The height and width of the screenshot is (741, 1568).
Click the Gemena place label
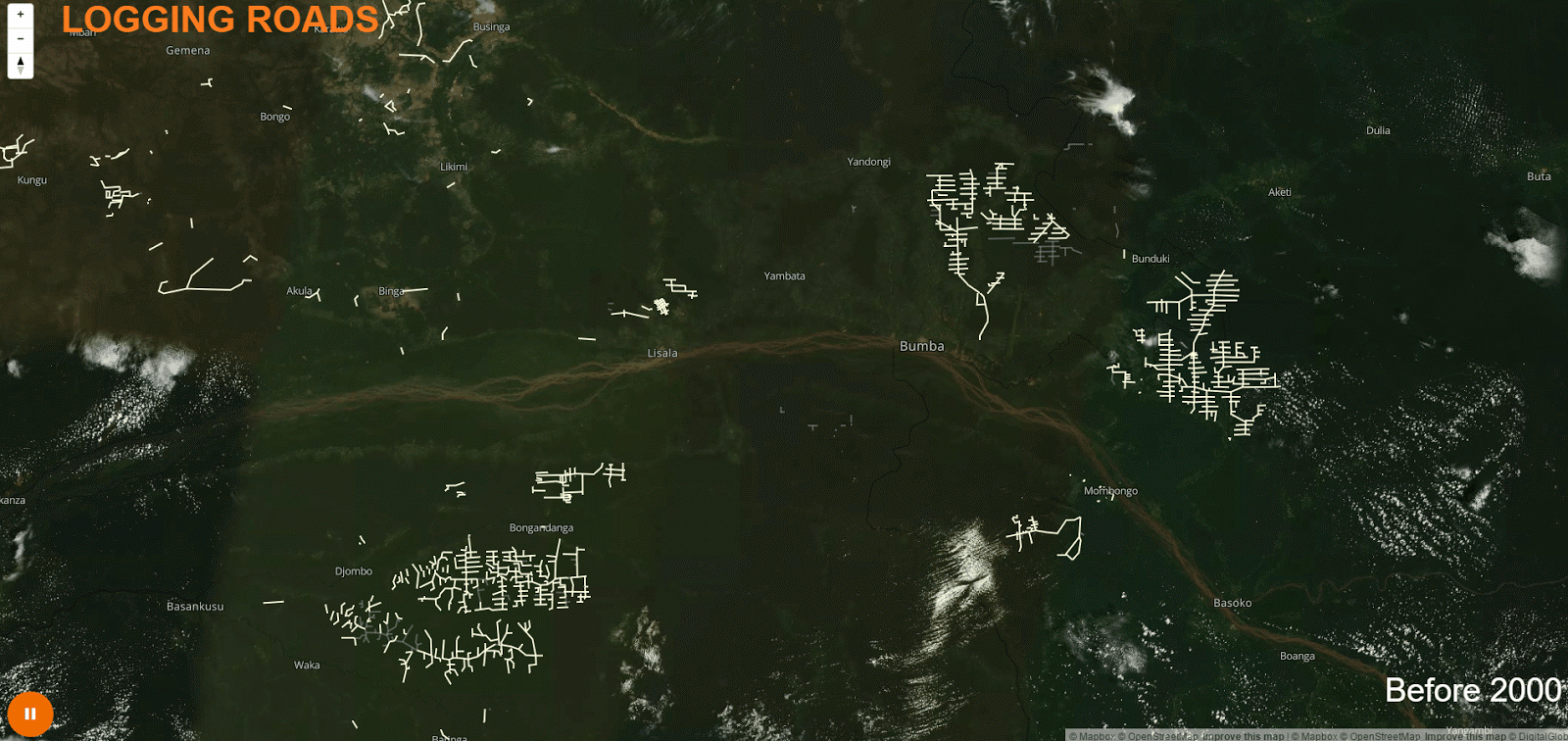pos(186,49)
